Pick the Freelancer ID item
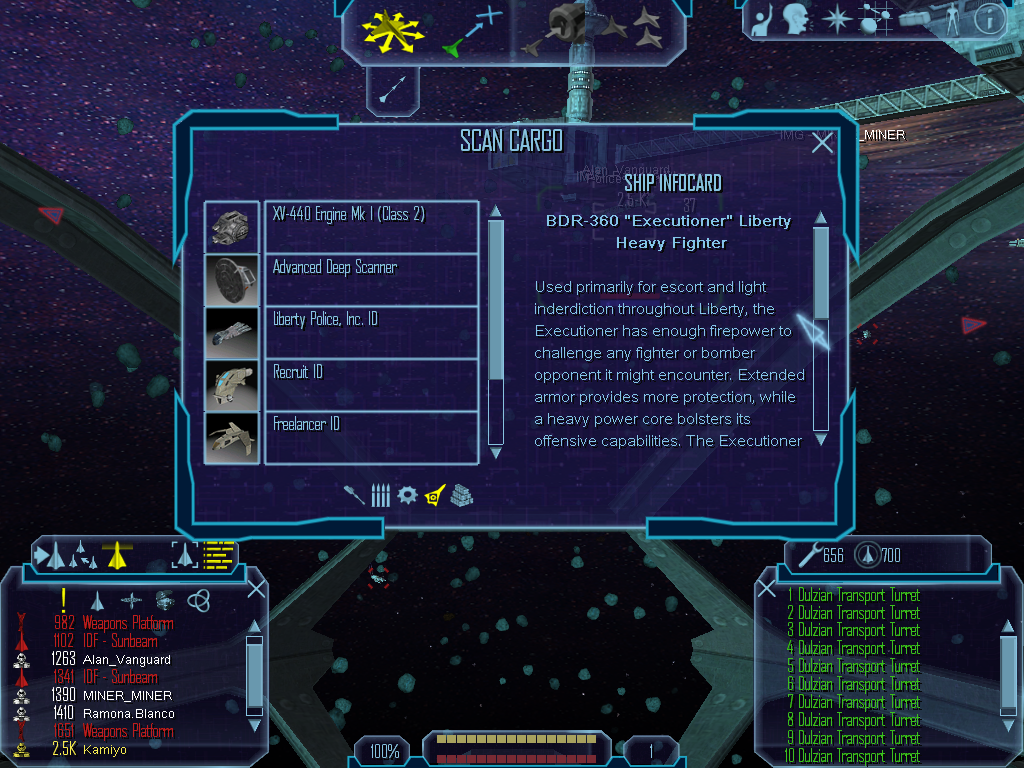Screen dimensions: 1024x768 click(x=371, y=437)
